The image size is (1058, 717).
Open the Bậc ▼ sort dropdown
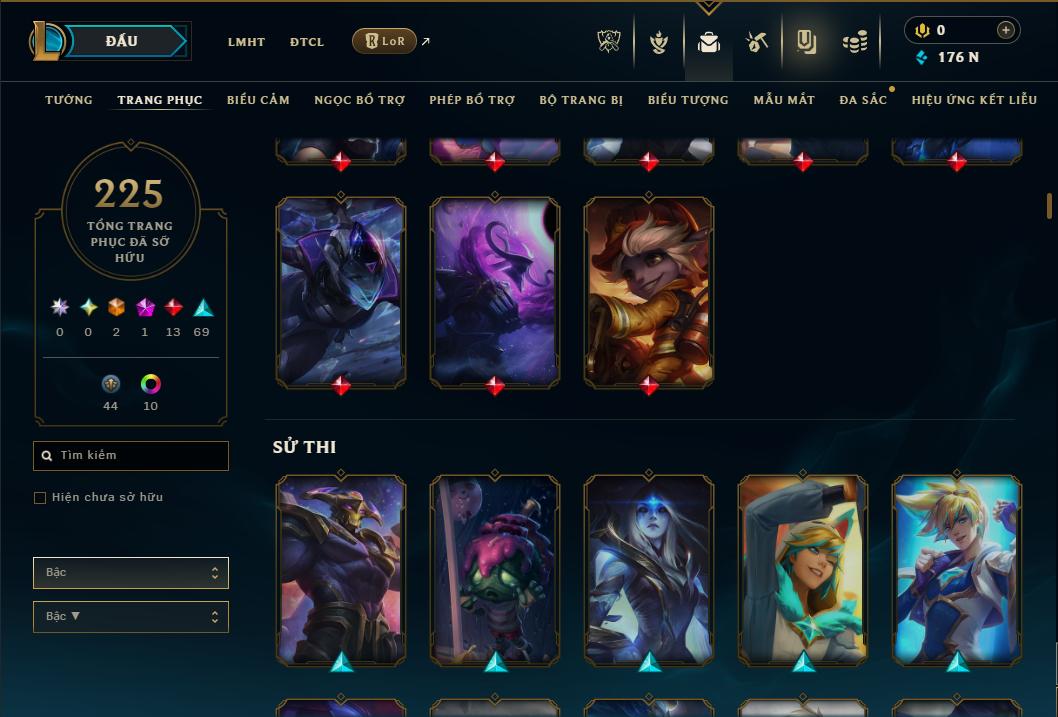(x=131, y=617)
